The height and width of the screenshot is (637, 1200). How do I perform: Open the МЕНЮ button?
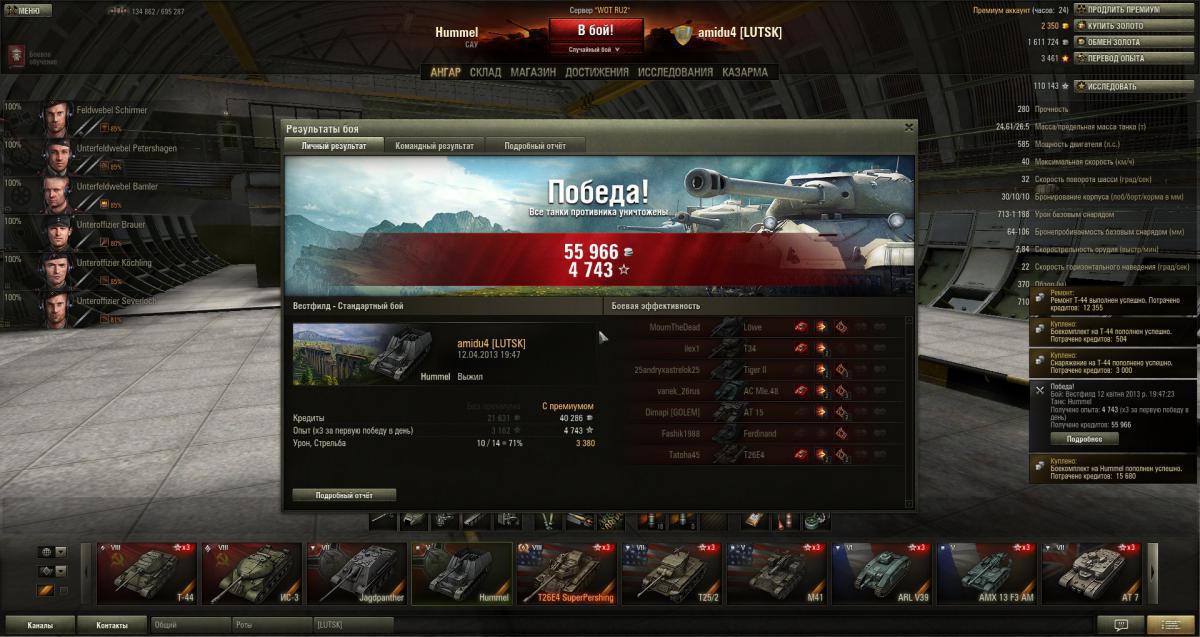pos(27,10)
